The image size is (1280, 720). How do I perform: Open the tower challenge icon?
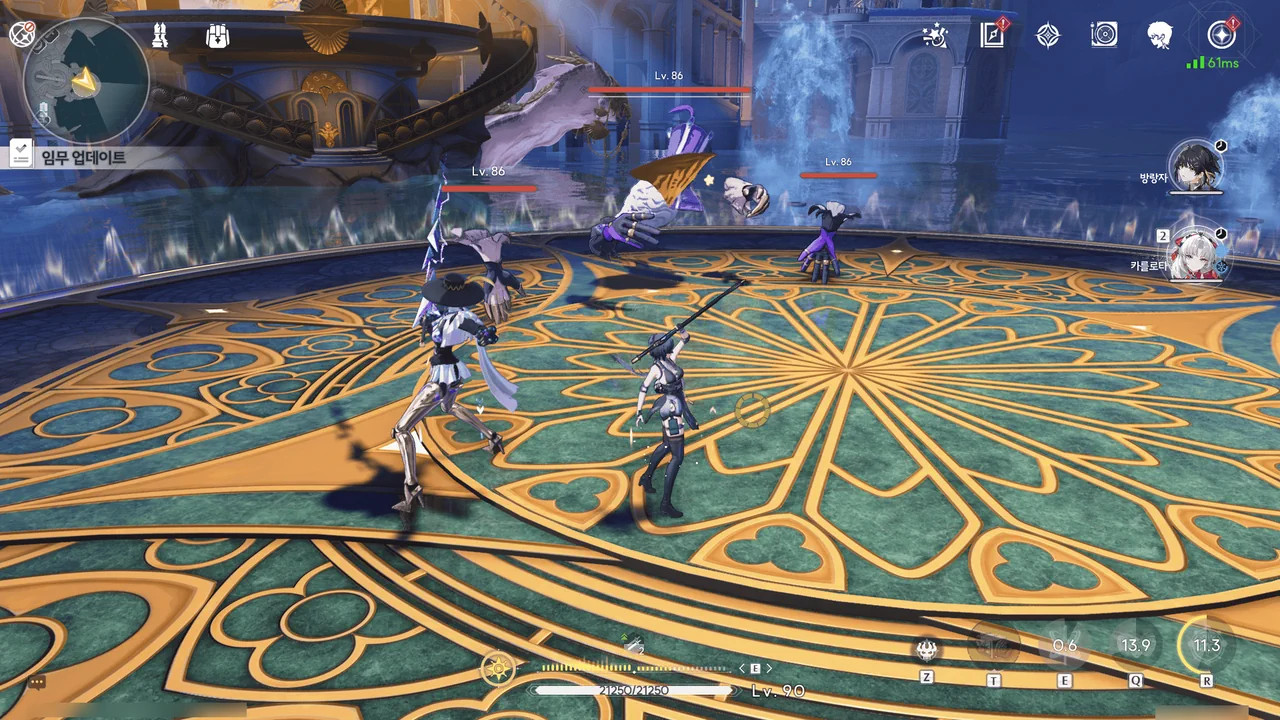(159, 36)
